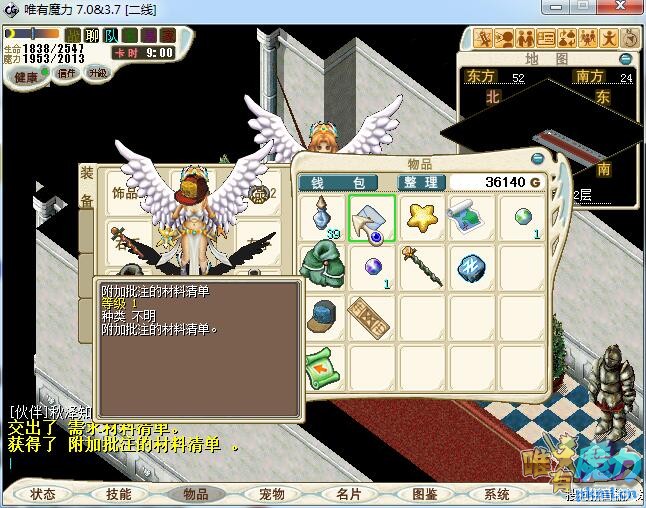Minimize the 地图 minimap panel
Screen dimensions: 646x508
click(x=626, y=60)
